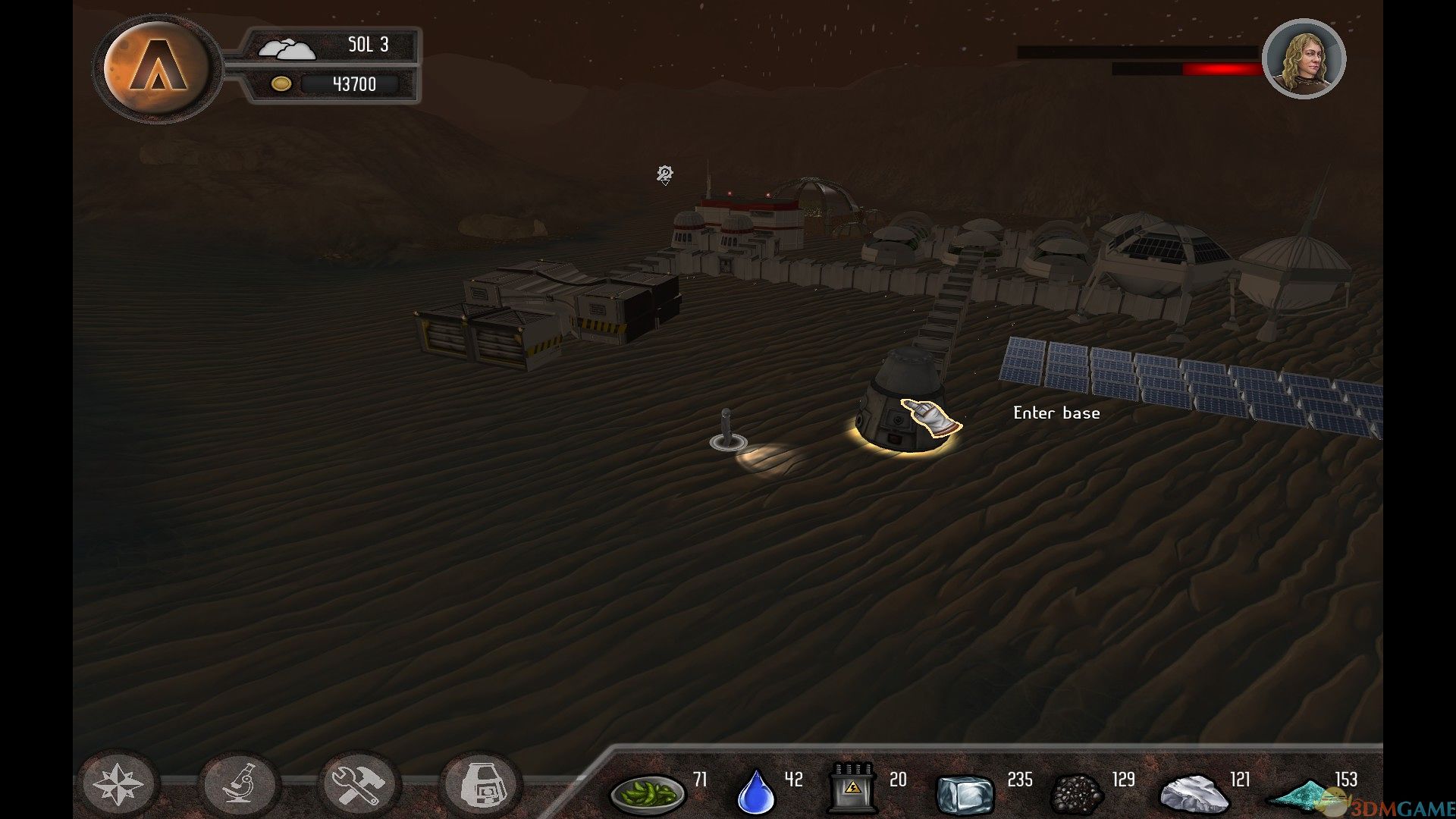1456x819 pixels.
Task: Select the power generator resource icon
Action: (852, 789)
